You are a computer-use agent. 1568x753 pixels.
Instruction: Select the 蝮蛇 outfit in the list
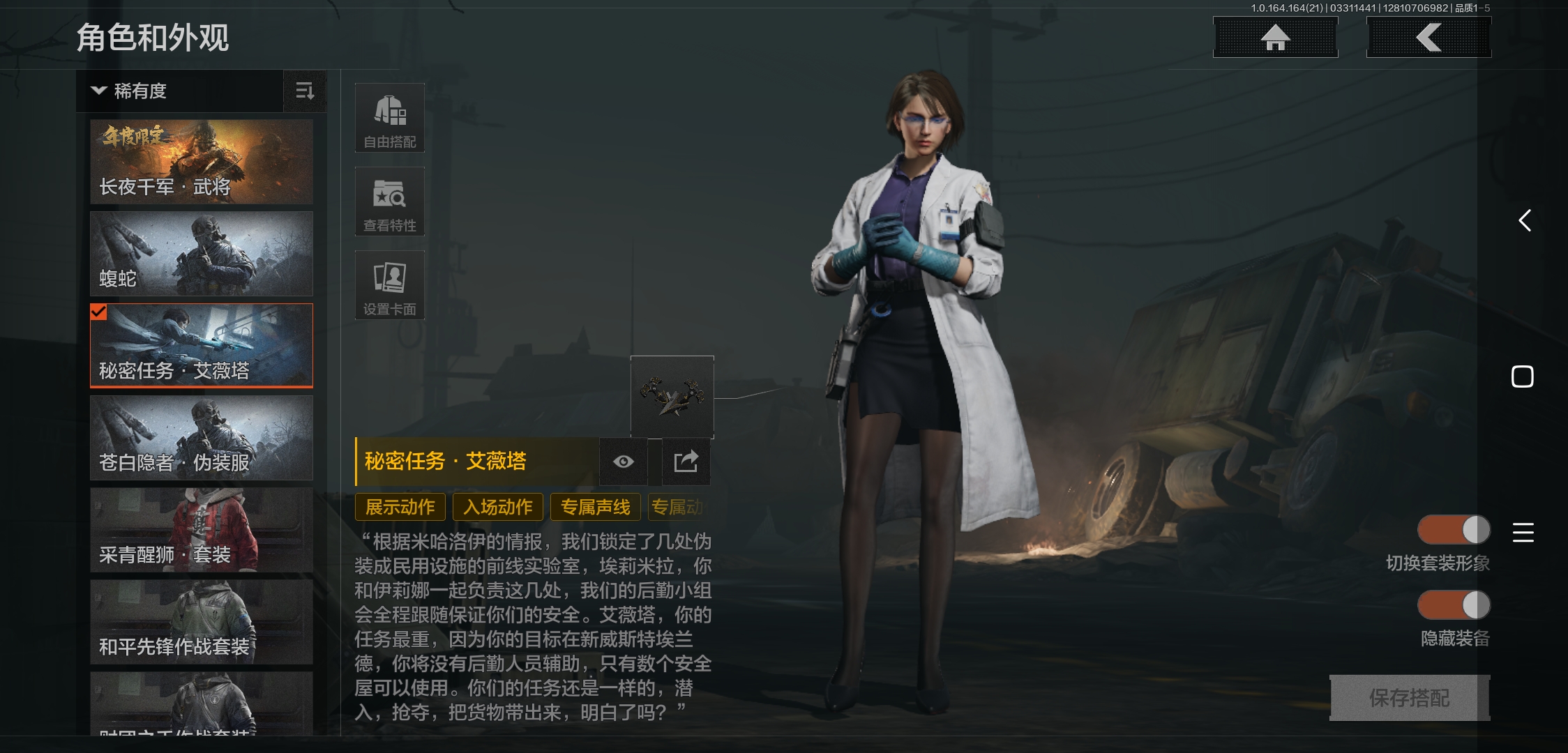click(x=201, y=253)
